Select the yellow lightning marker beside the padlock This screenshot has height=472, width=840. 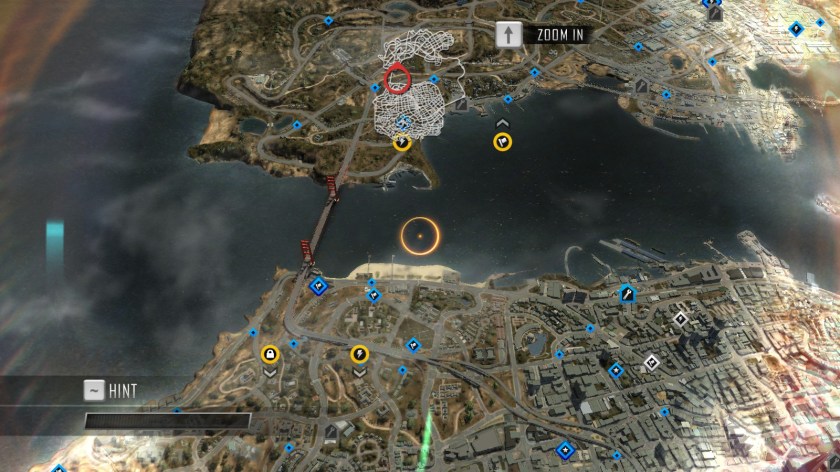(359, 353)
